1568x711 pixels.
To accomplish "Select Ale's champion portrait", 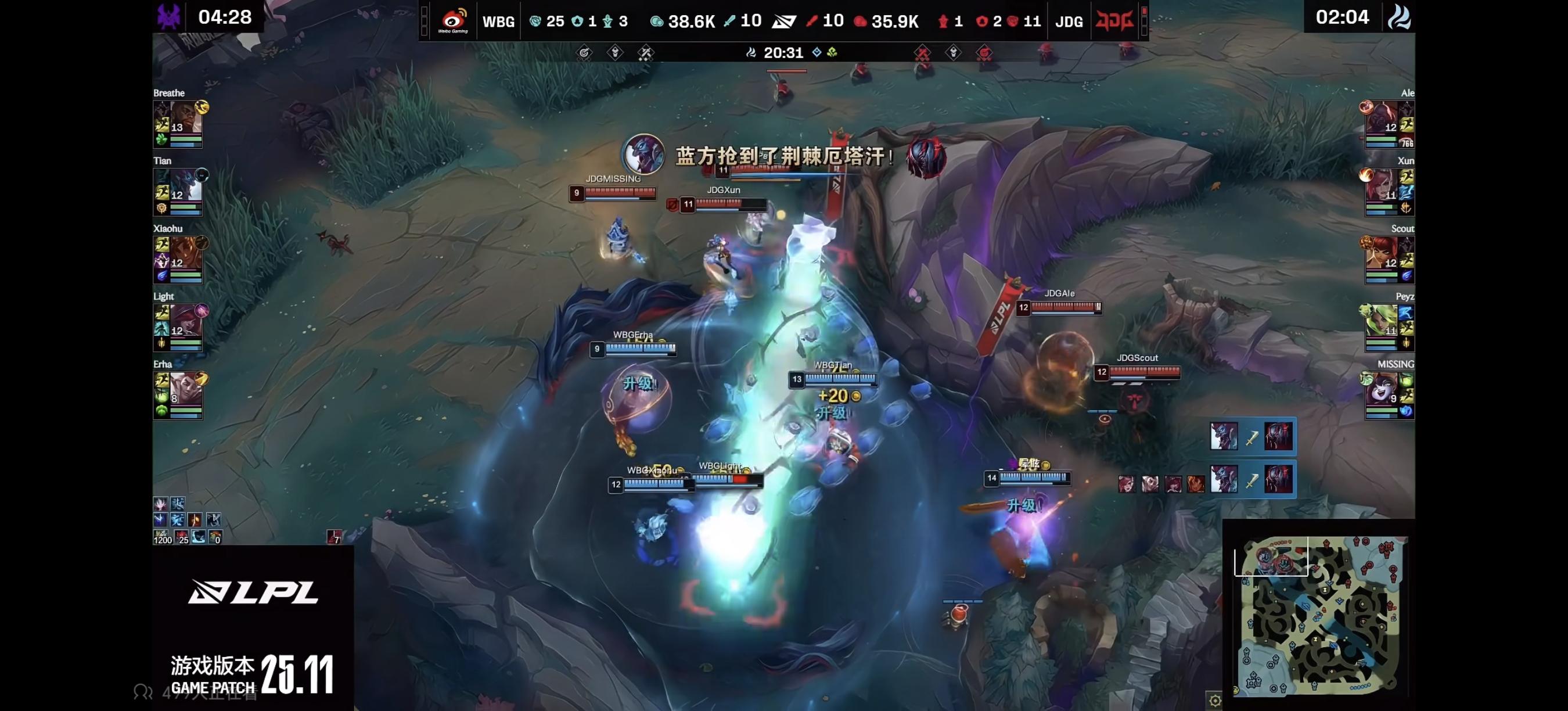I will [x=1381, y=117].
